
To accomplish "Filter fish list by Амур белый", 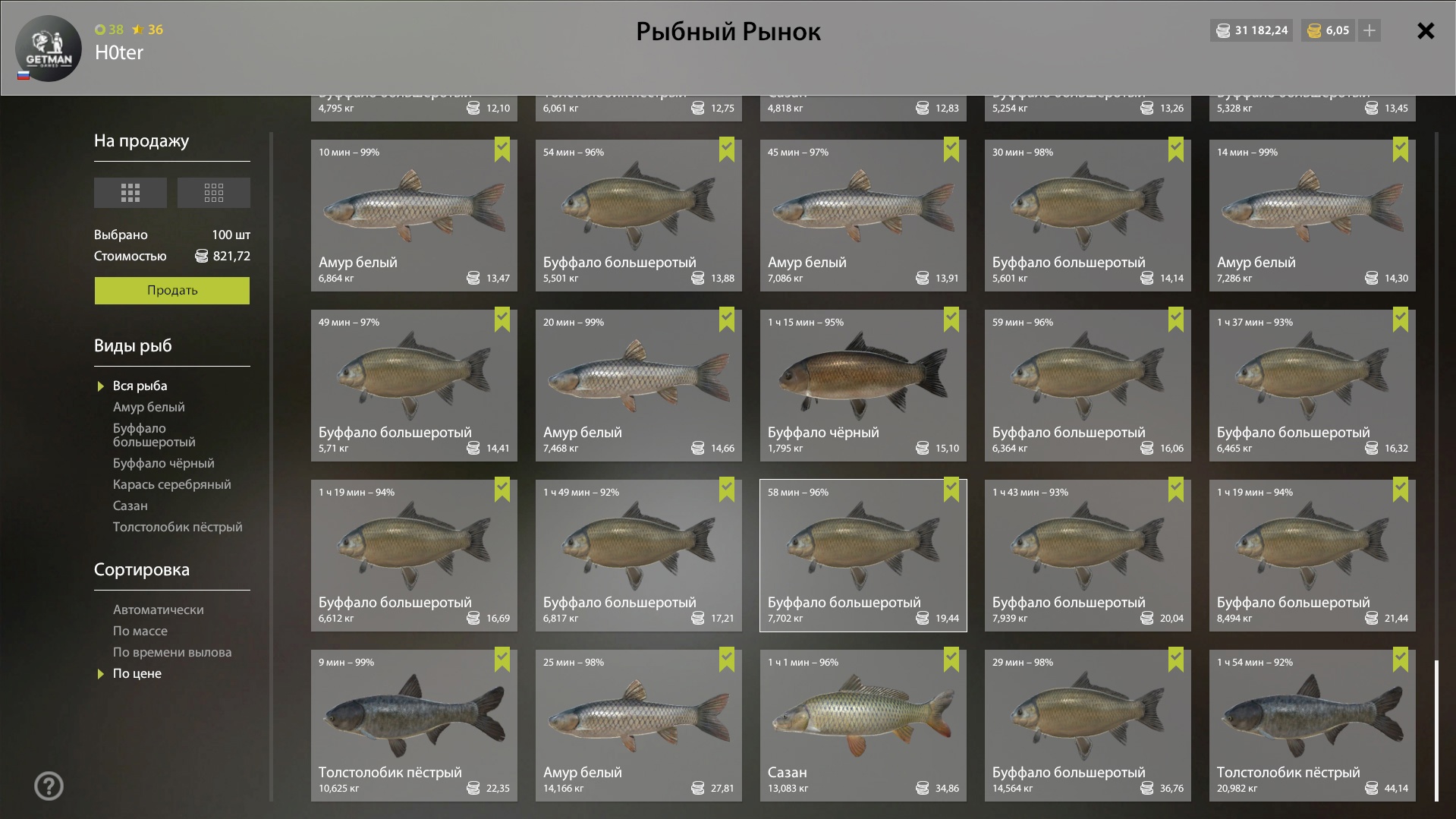I will [149, 408].
